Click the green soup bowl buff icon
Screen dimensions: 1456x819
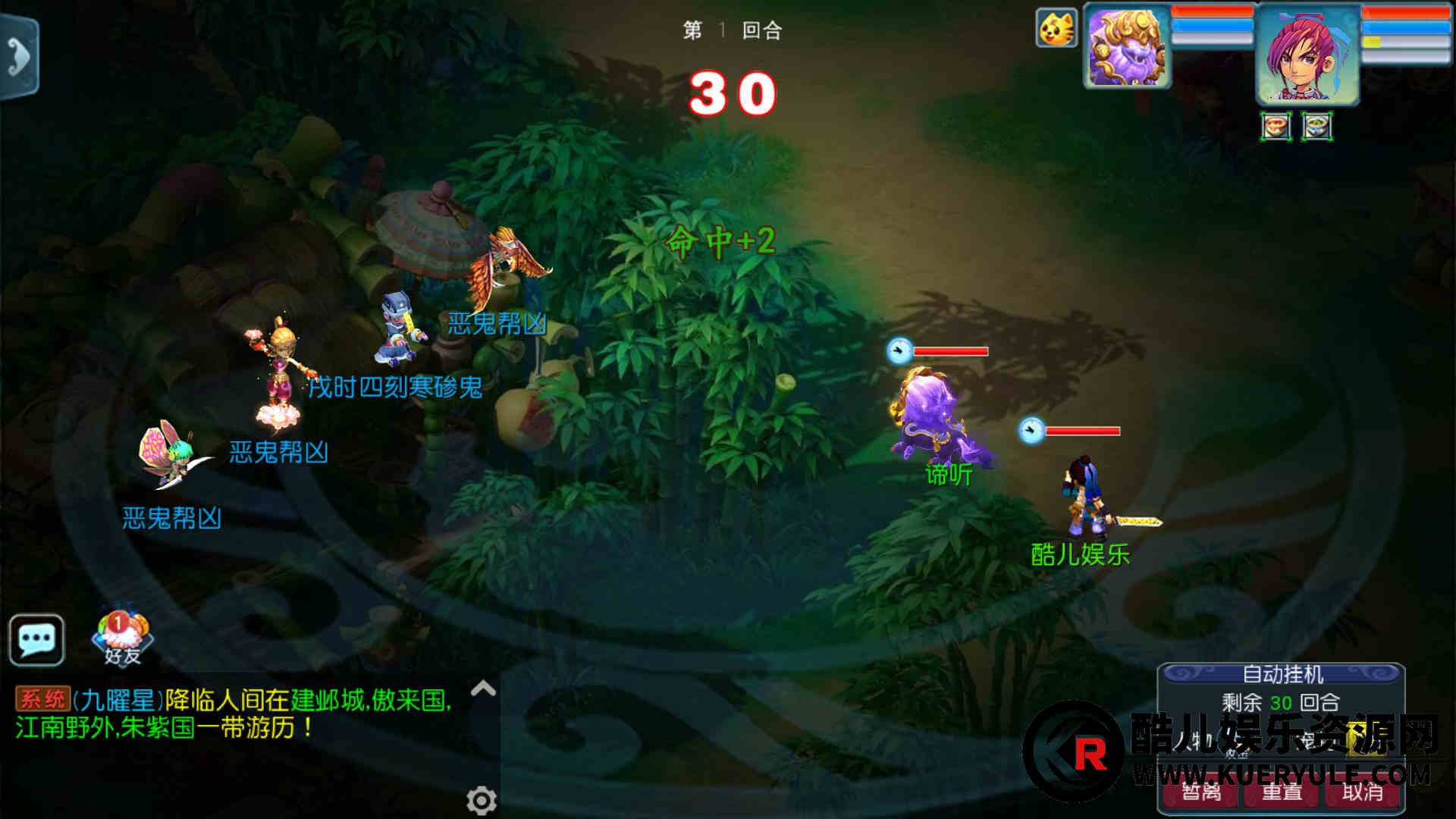(1317, 126)
